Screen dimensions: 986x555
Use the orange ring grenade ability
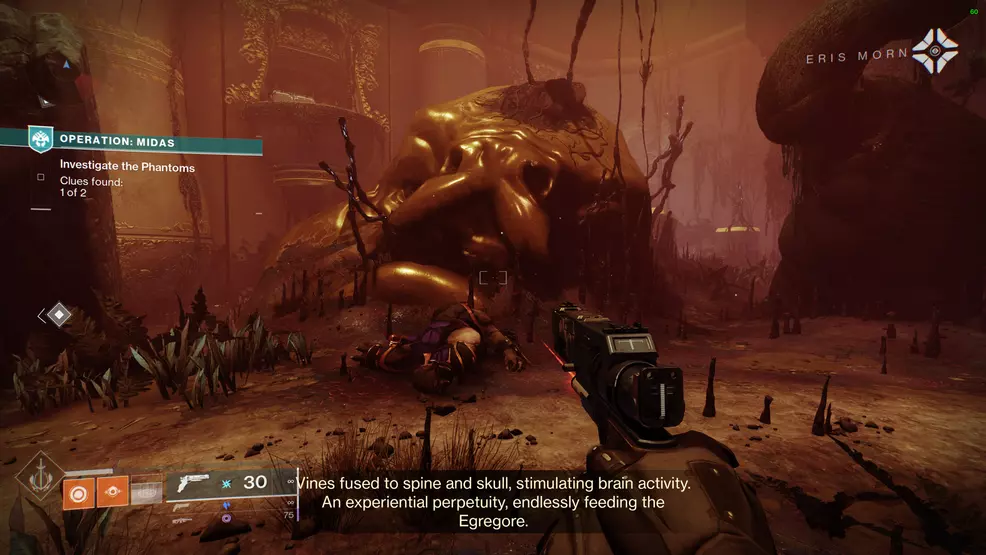coord(78,491)
